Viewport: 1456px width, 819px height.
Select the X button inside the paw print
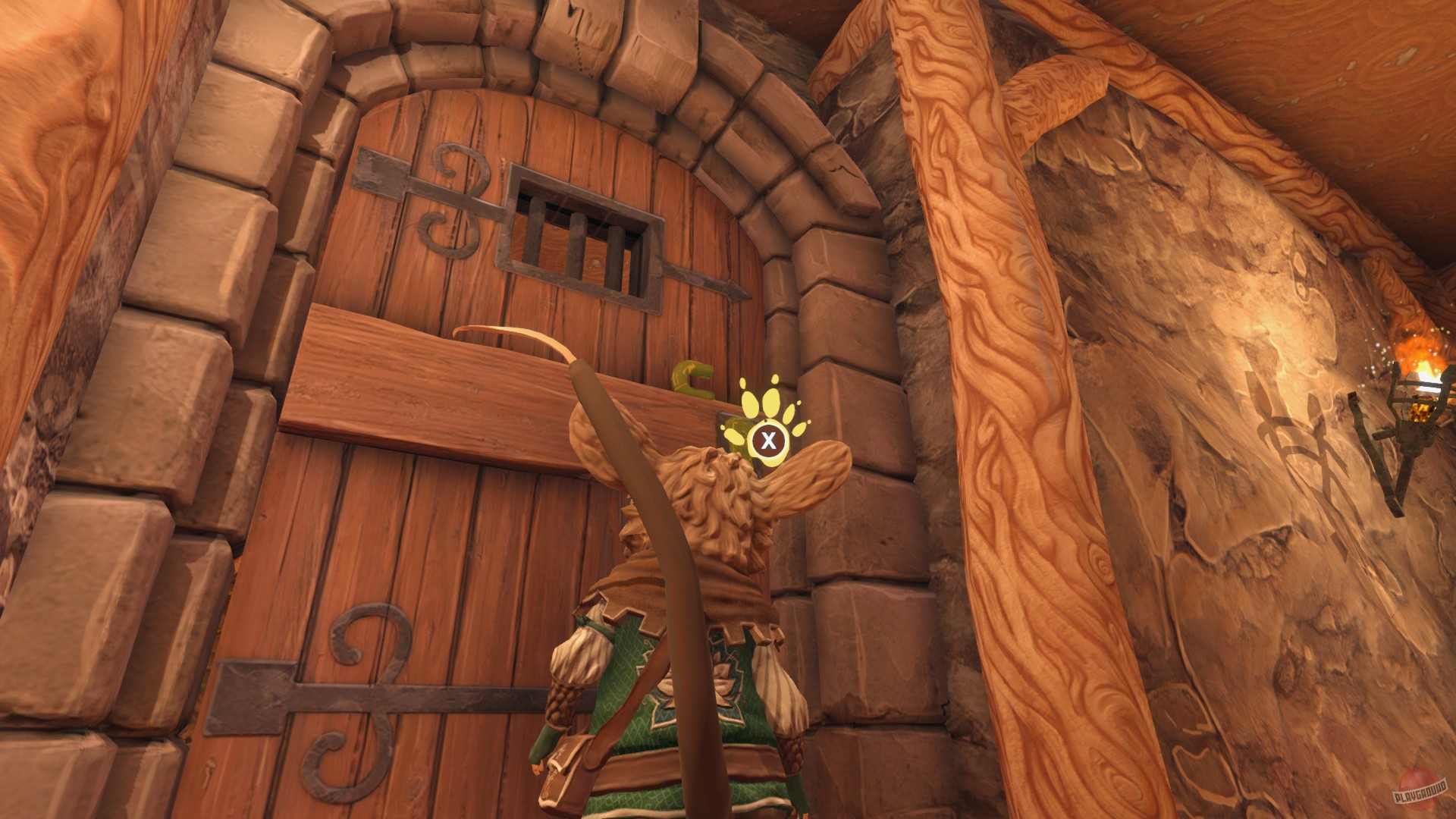point(768,438)
